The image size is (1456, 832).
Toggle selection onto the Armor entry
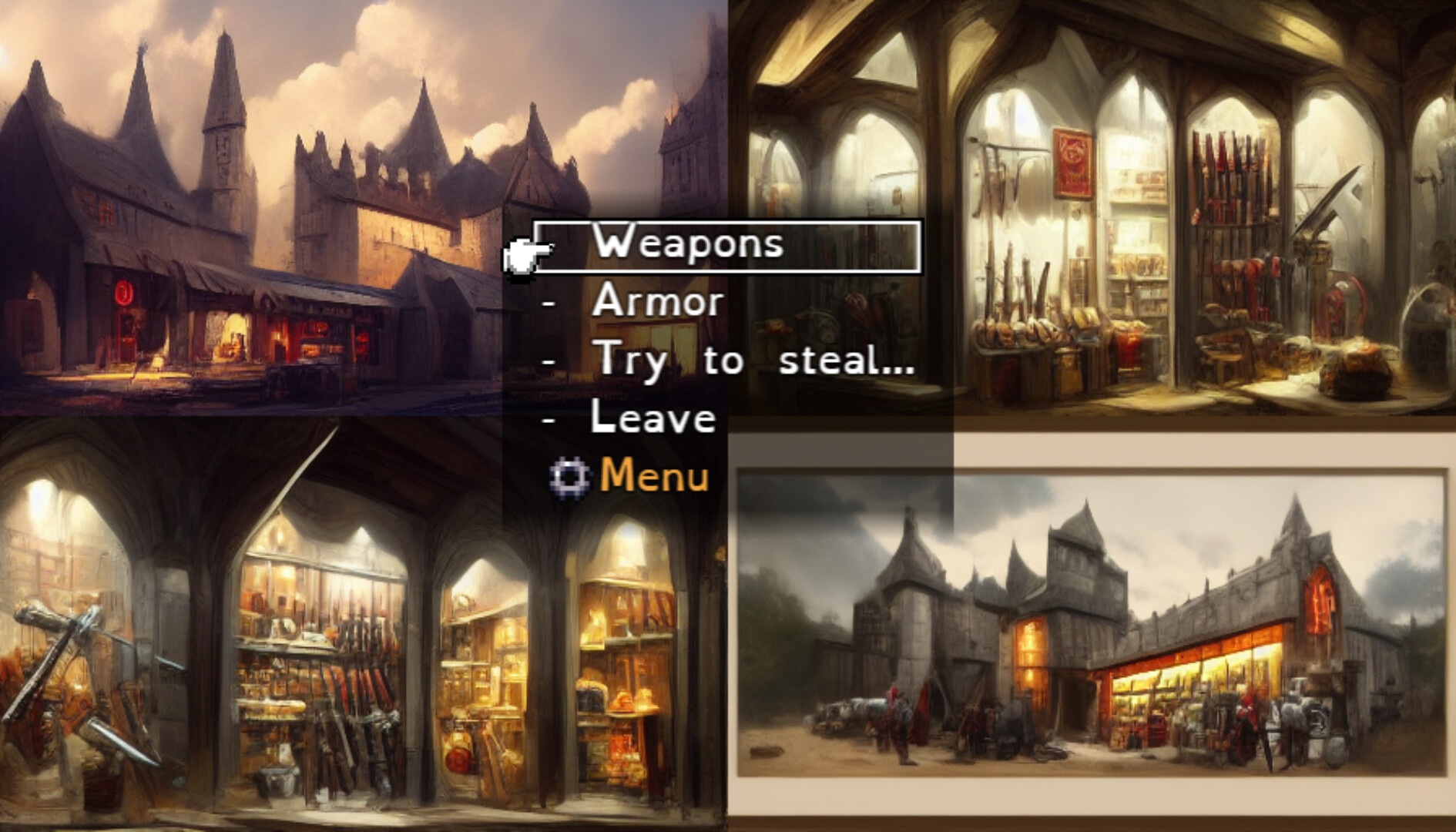click(656, 303)
